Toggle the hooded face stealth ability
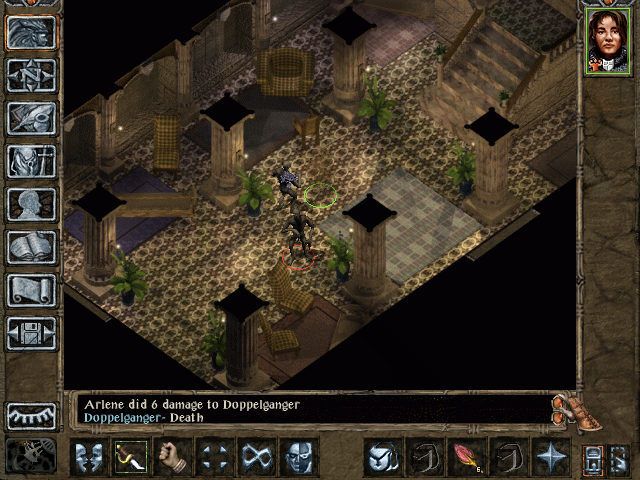Image resolution: width=640 pixels, height=480 pixels. tap(299, 458)
